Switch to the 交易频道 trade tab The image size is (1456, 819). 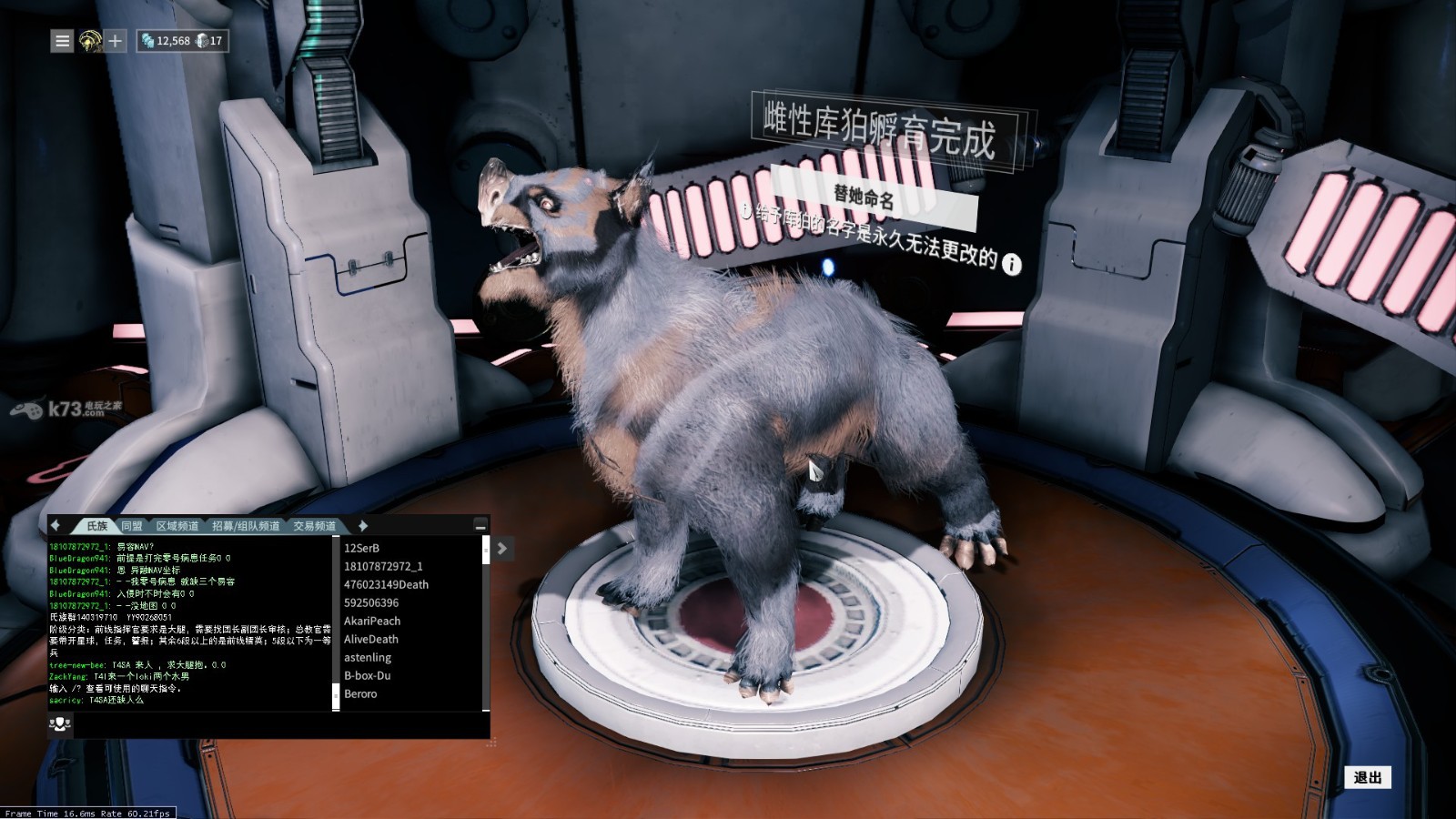pos(314,526)
